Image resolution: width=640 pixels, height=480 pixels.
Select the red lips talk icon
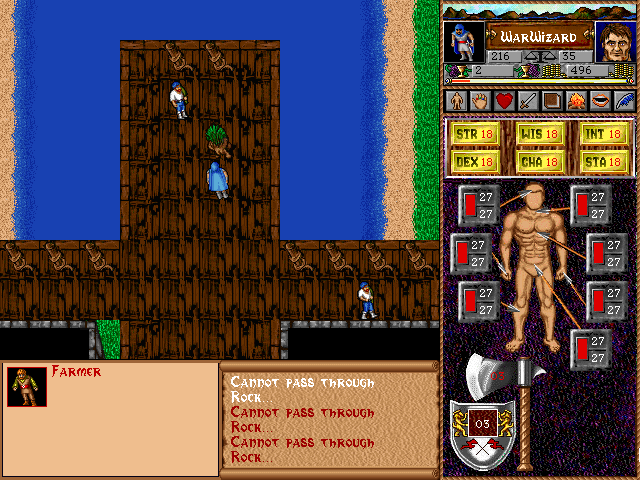[600, 101]
